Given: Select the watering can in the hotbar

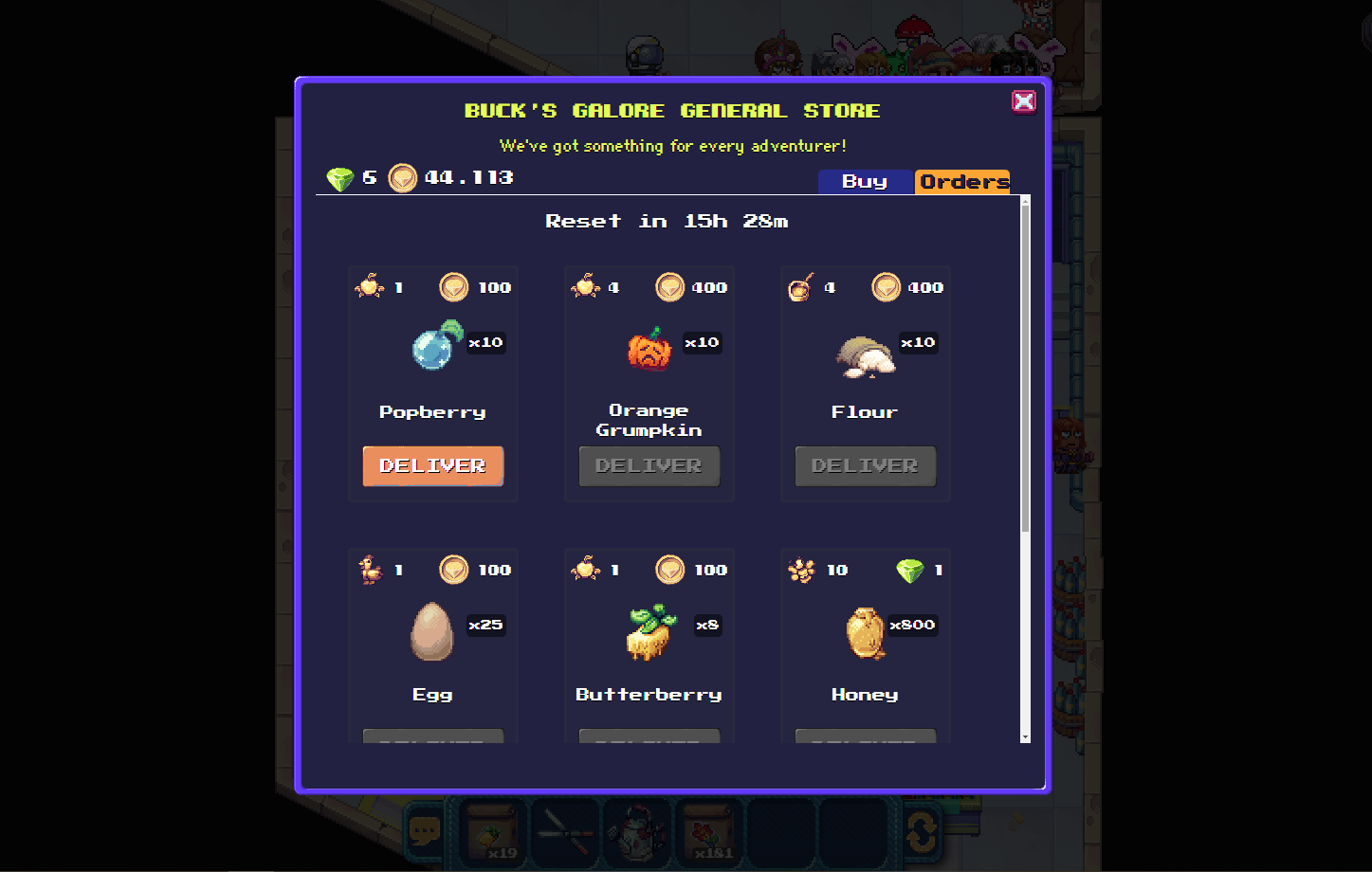Looking at the screenshot, I should coord(637,831).
